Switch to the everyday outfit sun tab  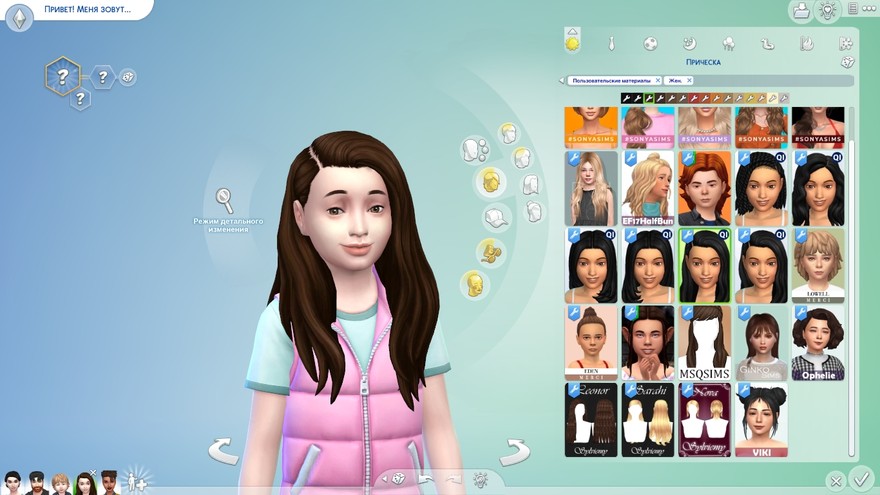573,43
